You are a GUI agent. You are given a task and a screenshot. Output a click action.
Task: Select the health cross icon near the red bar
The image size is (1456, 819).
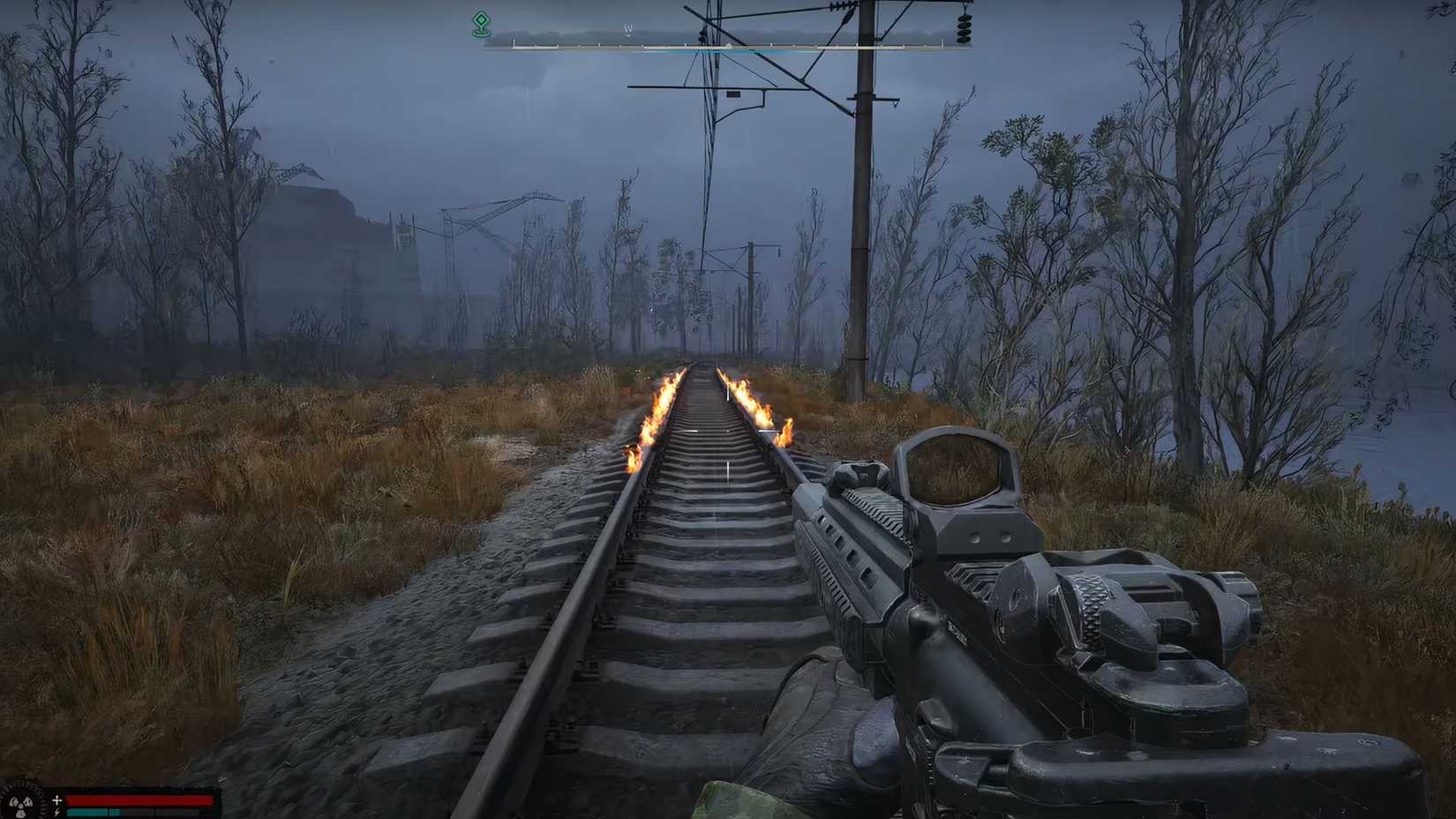point(56,800)
